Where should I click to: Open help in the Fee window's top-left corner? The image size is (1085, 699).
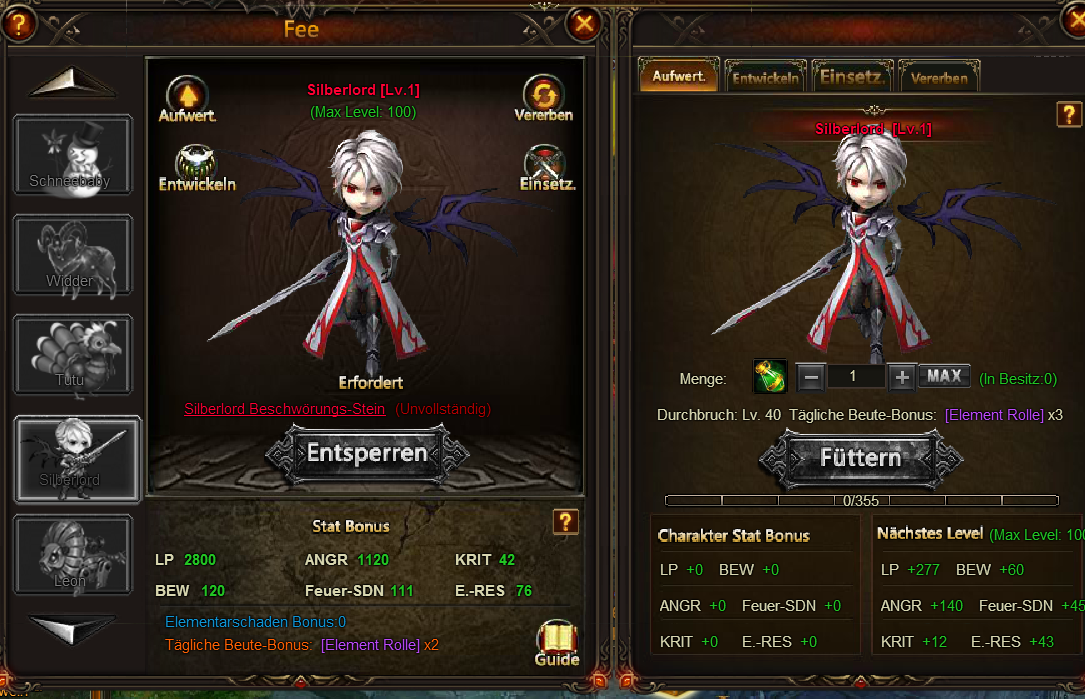(18, 23)
